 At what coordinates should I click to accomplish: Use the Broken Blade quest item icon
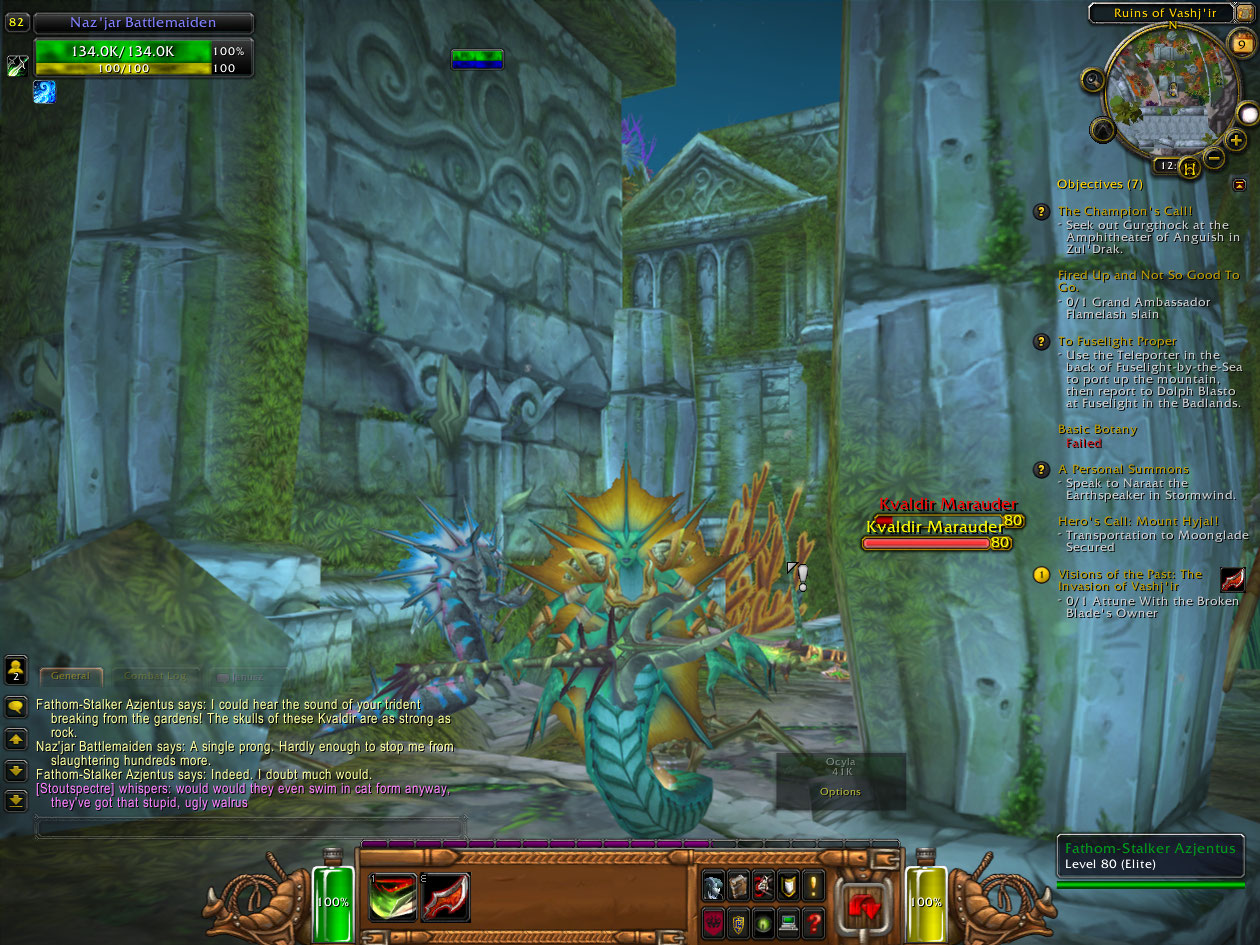(x=1233, y=580)
